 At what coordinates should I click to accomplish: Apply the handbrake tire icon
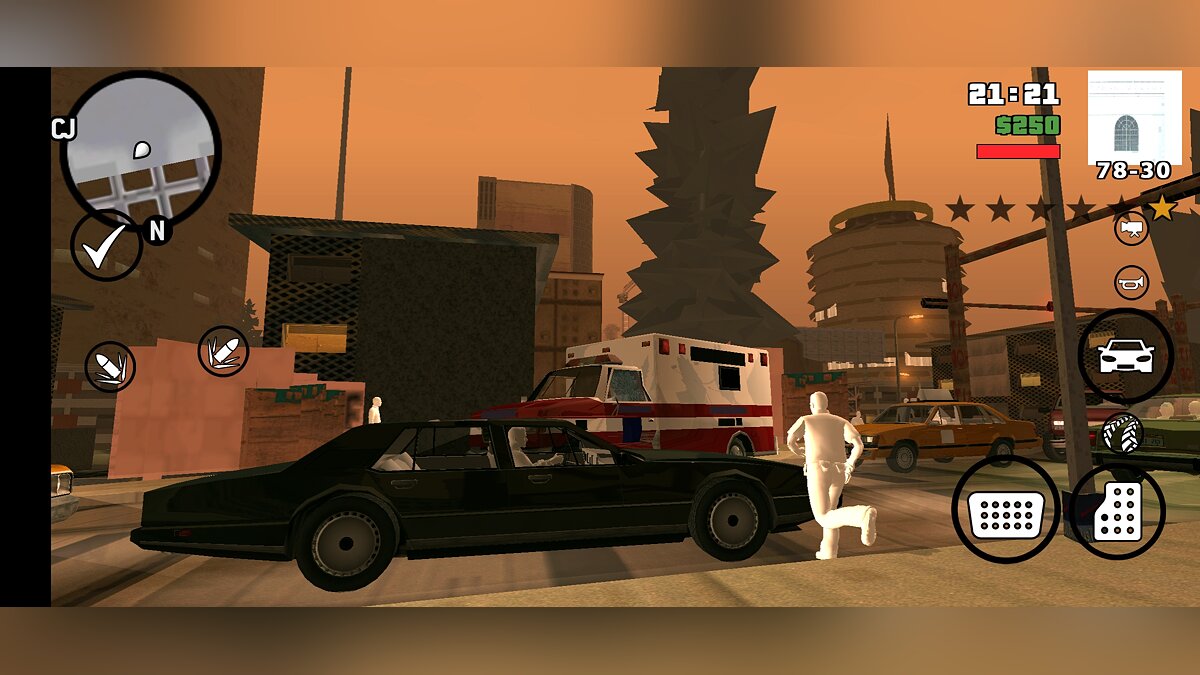click(1122, 433)
